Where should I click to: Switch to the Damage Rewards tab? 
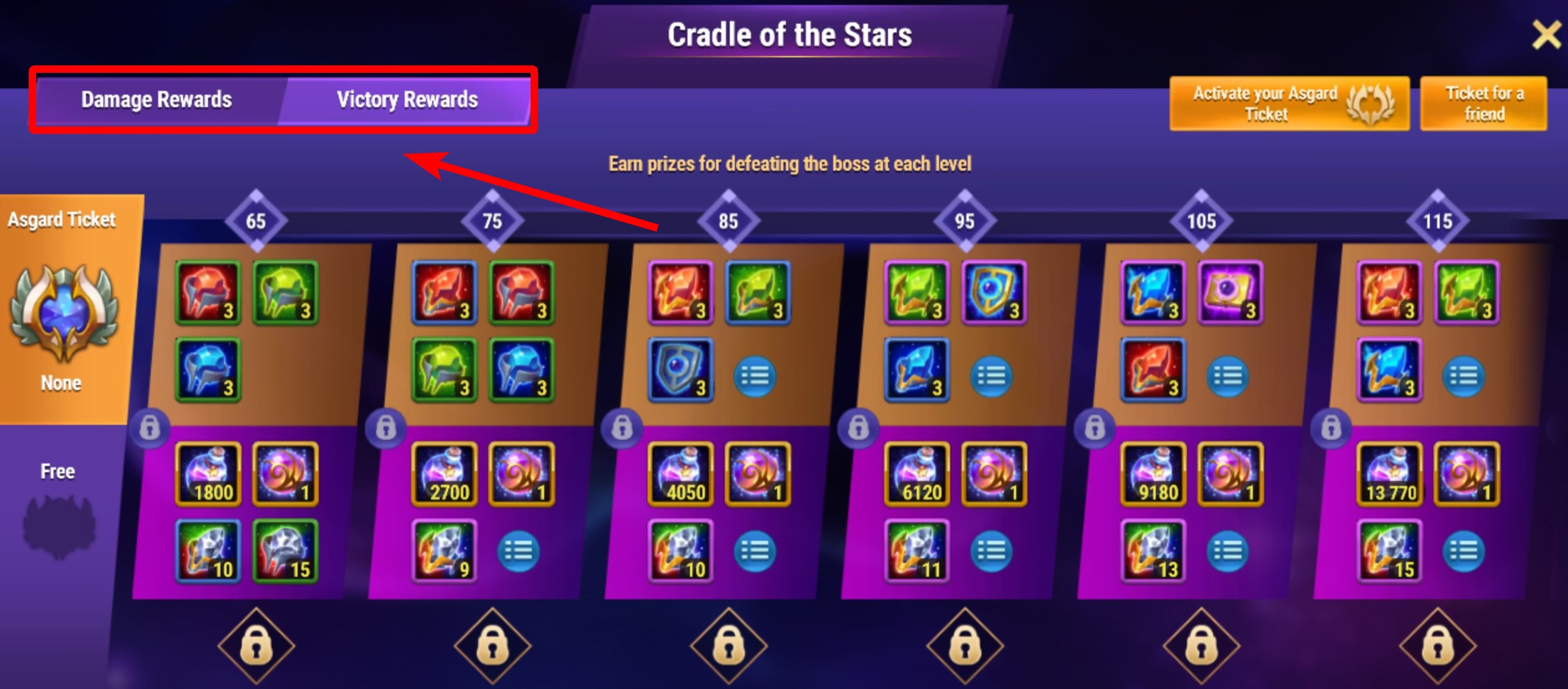(156, 100)
